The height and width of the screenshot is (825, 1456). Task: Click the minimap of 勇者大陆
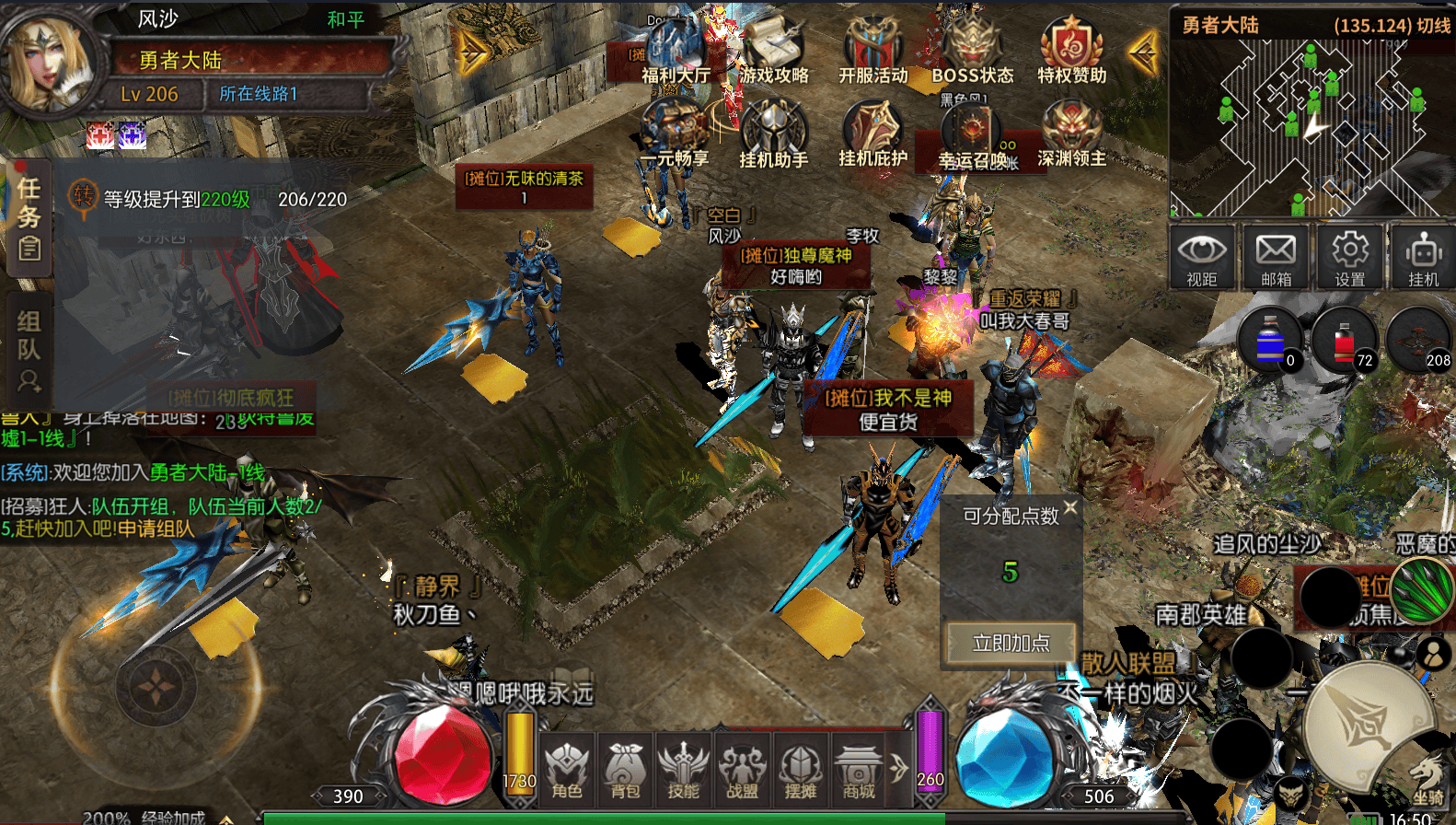point(1311,127)
